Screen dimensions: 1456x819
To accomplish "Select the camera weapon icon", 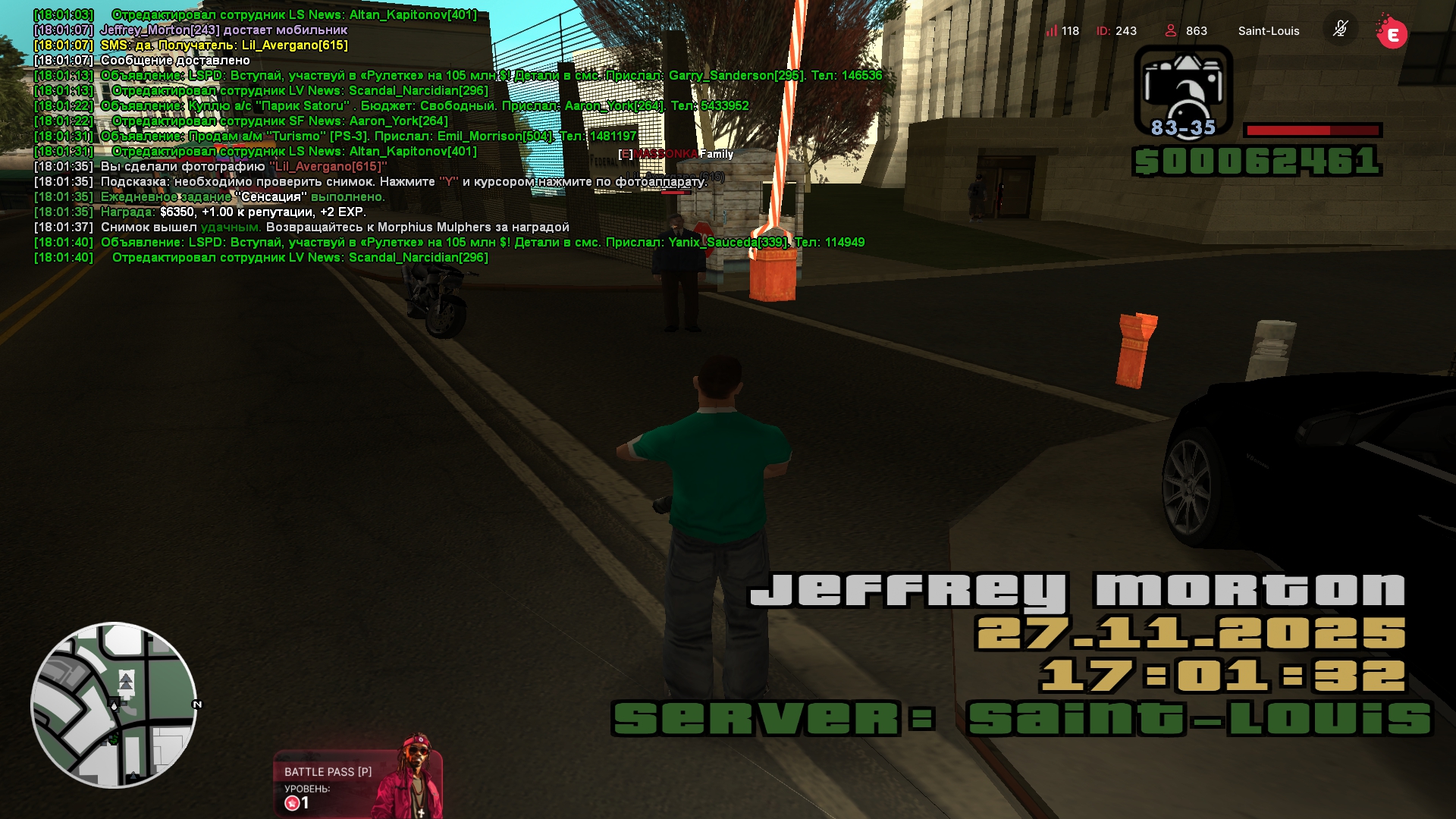I will [x=1183, y=91].
